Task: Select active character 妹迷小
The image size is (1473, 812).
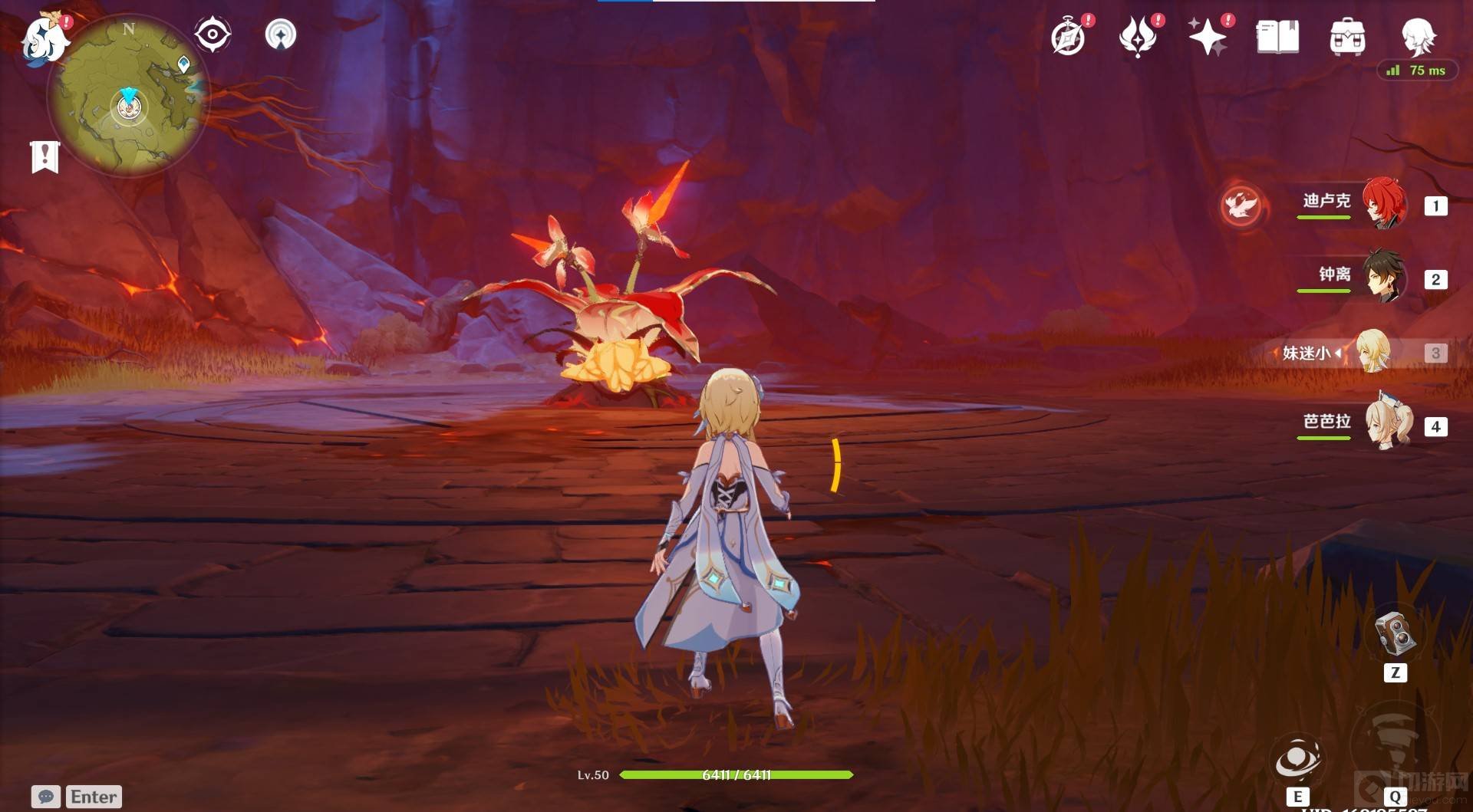Action: 1372,352
